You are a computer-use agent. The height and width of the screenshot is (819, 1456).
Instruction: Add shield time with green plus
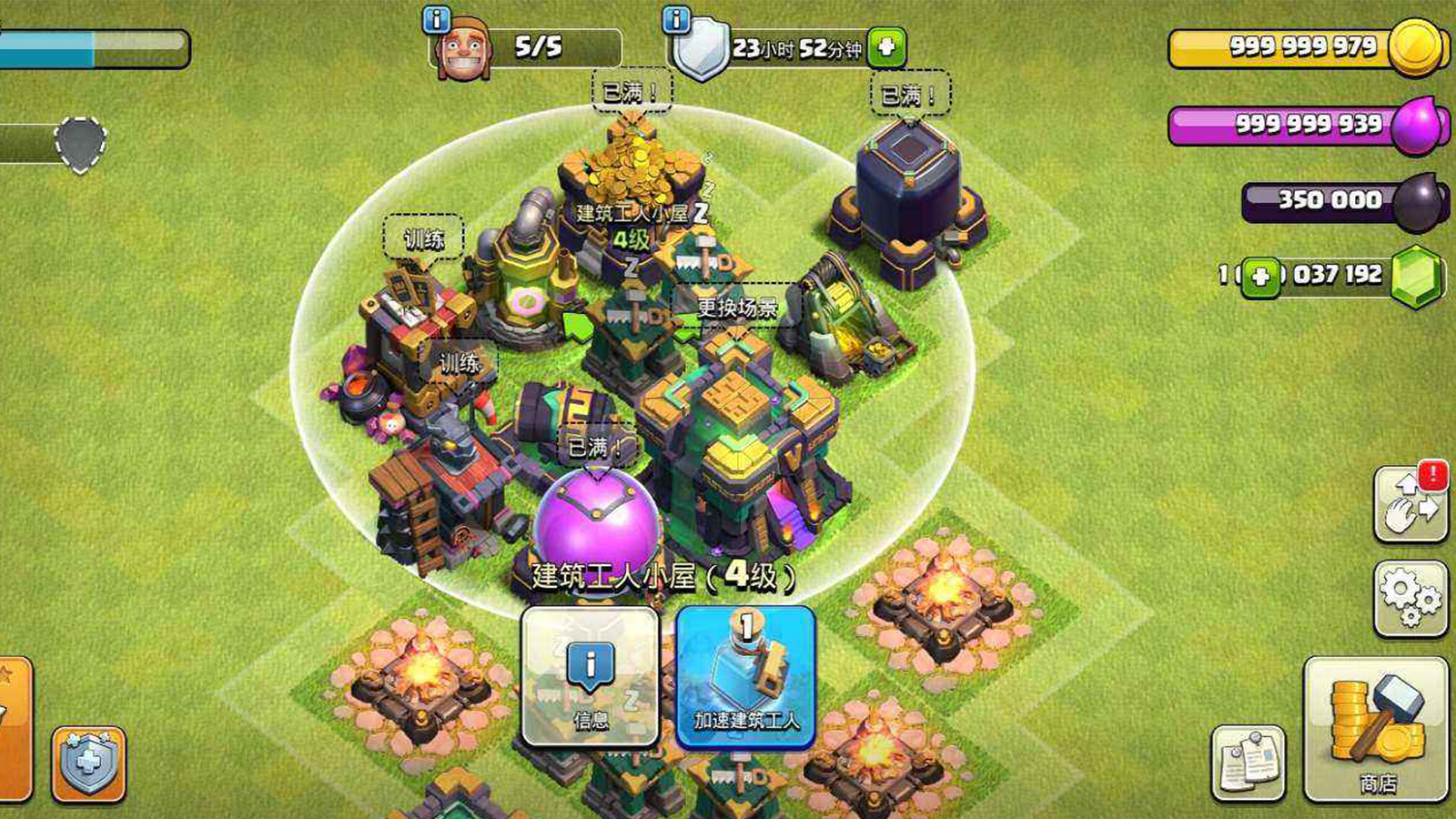(x=885, y=47)
